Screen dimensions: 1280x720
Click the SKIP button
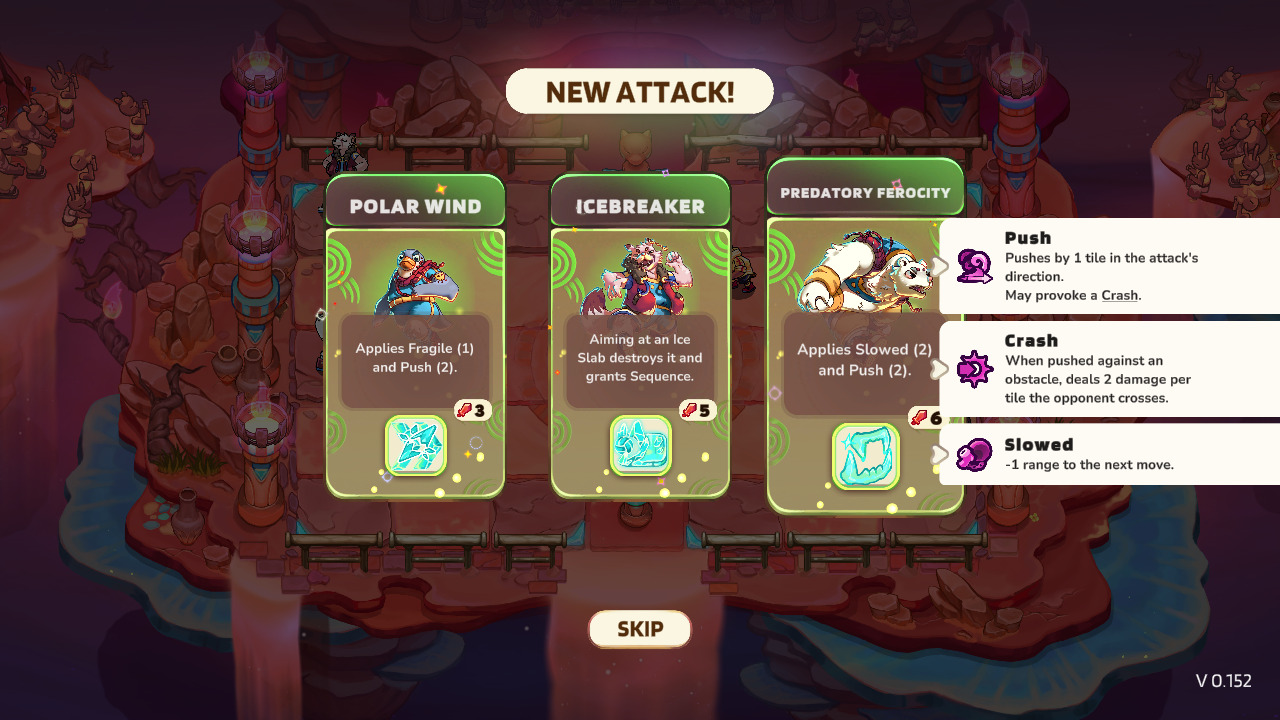tap(639, 629)
